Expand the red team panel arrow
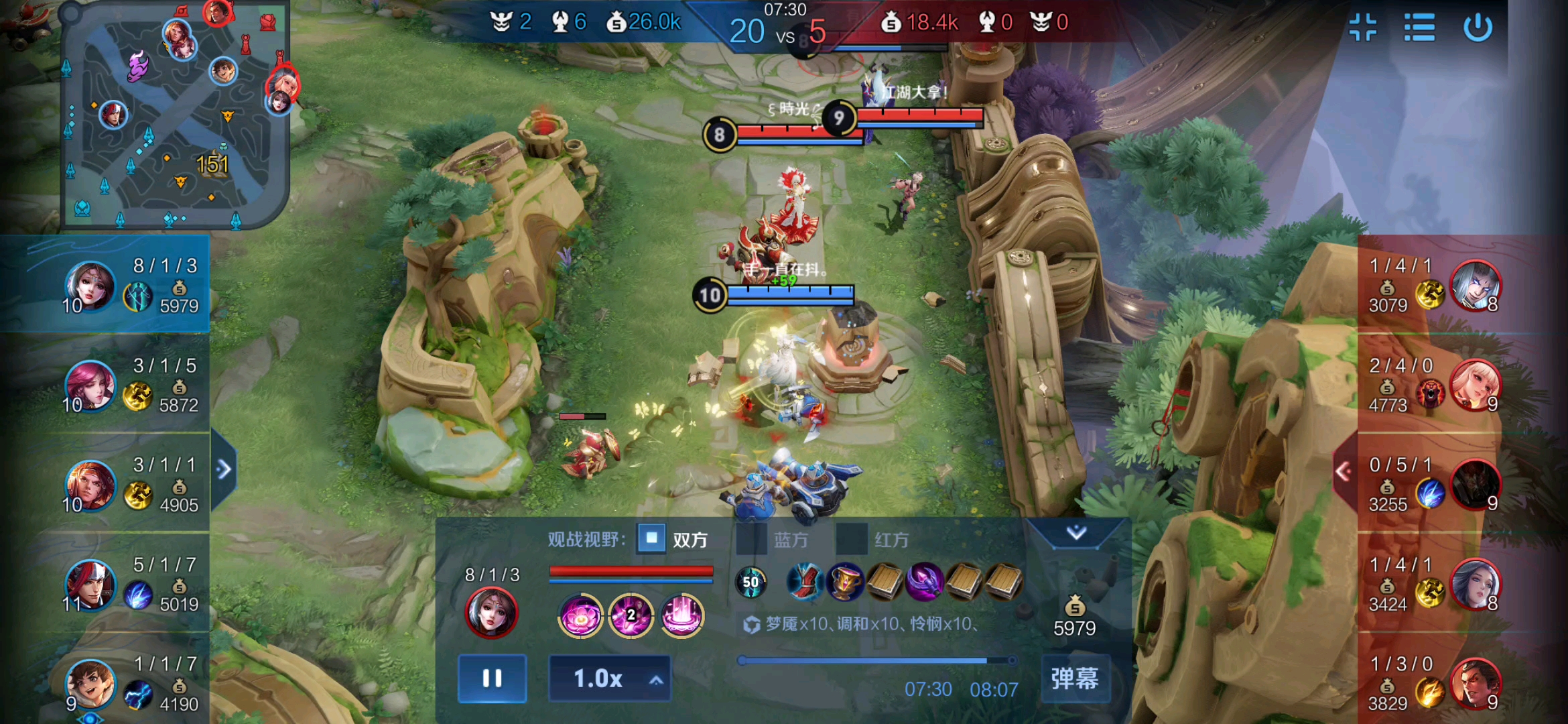1568x724 pixels. 1343,472
